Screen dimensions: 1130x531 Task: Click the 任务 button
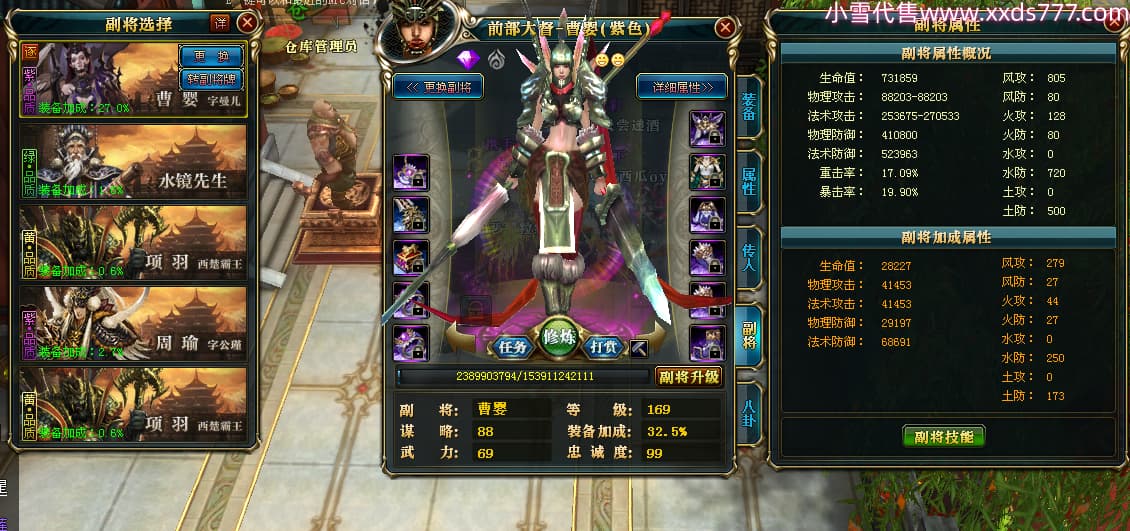pos(513,347)
